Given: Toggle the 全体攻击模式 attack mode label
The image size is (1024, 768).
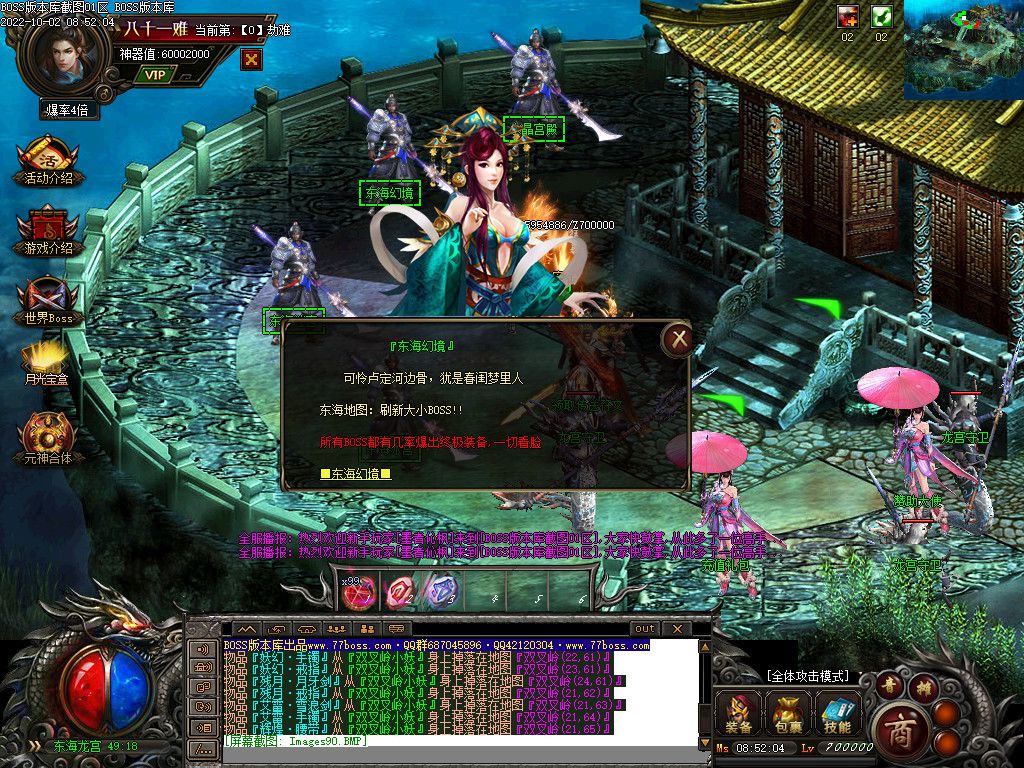Looking at the screenshot, I should pos(807,677).
